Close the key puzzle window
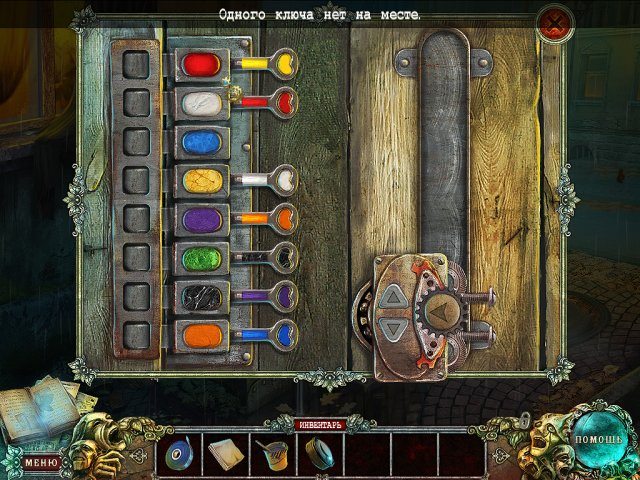Image resolution: width=640 pixels, height=480 pixels. (554, 23)
